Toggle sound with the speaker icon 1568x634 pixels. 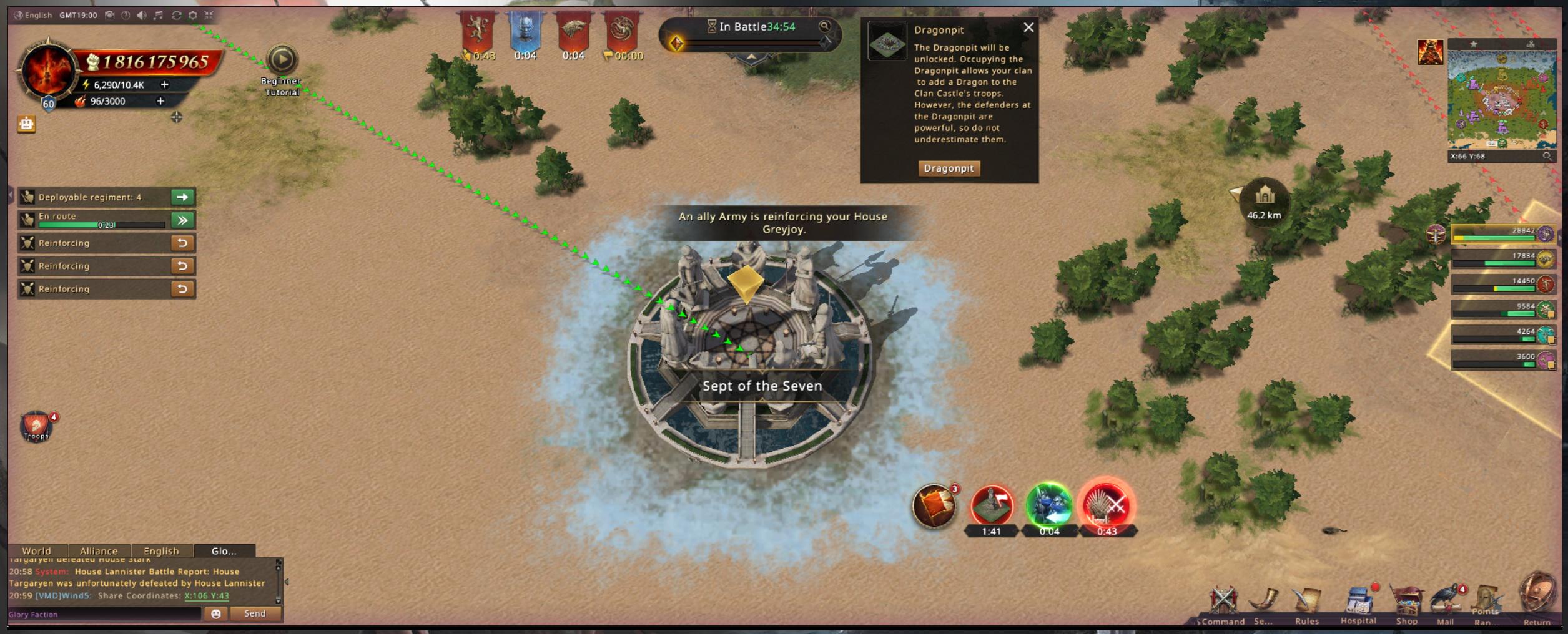point(142,15)
